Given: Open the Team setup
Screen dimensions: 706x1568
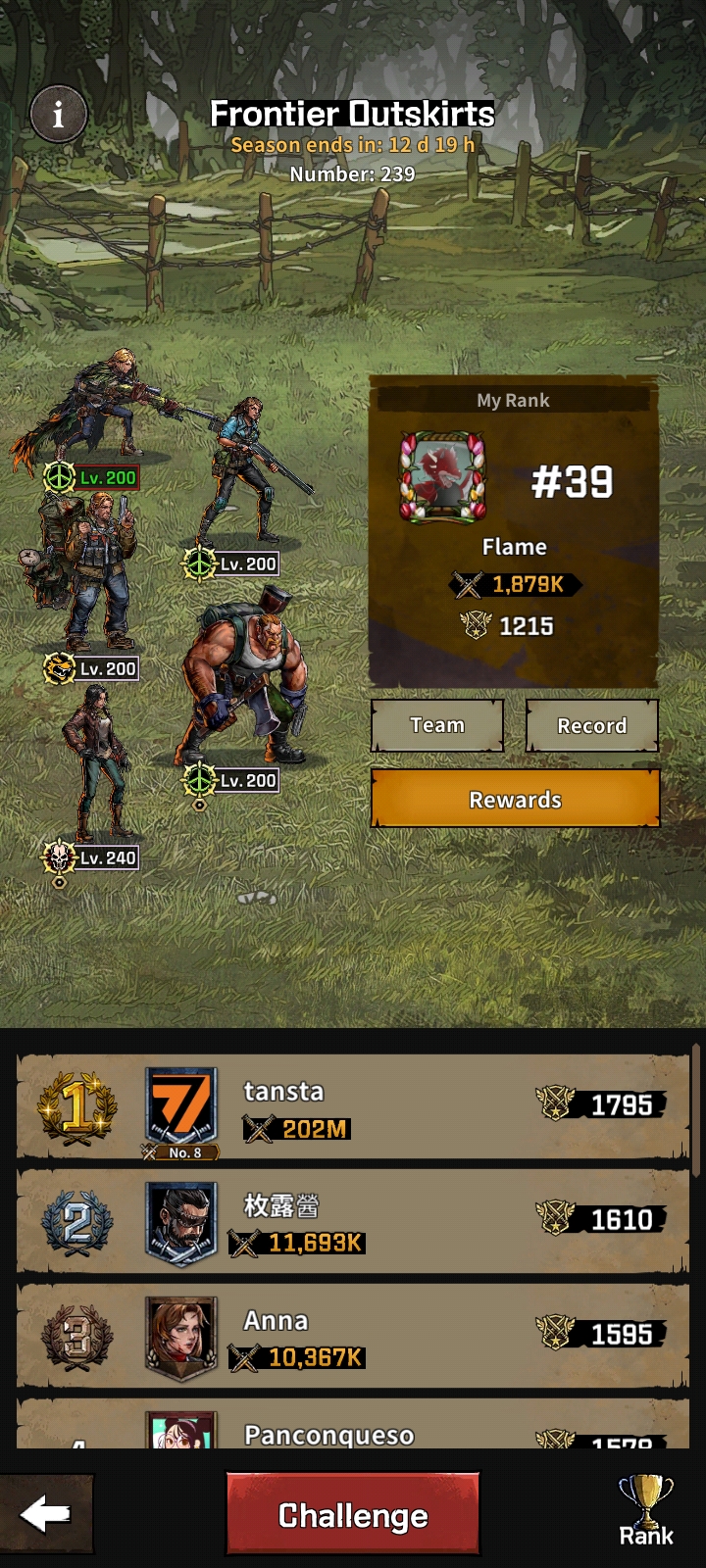Looking at the screenshot, I should point(437,726).
